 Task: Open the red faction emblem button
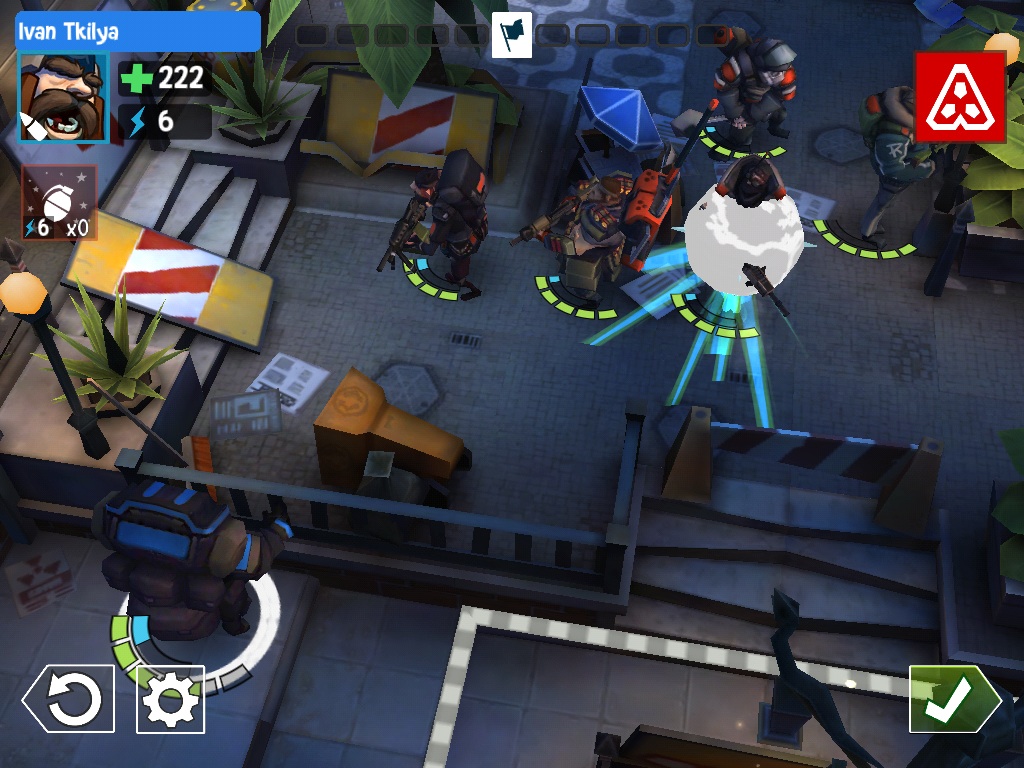click(959, 97)
